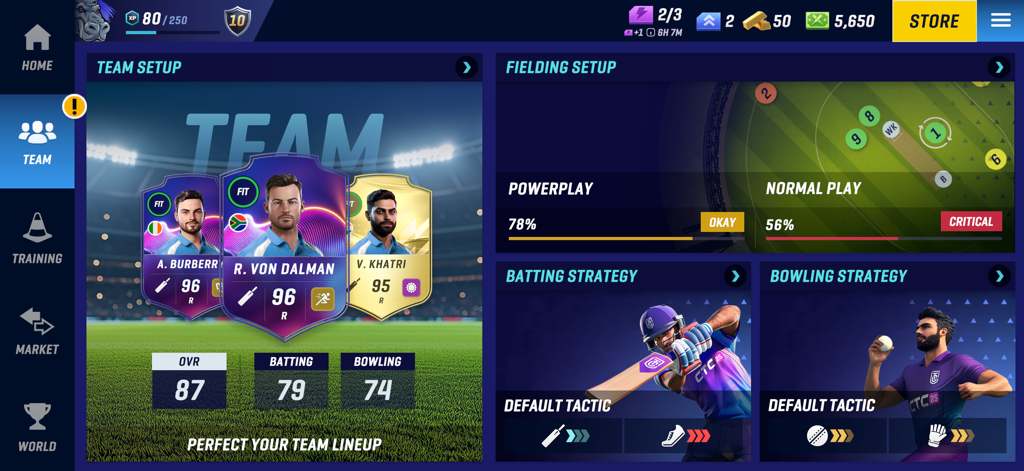The height and width of the screenshot is (471, 1024).
Task: Expand Team Setup with its arrow
Action: click(x=466, y=68)
